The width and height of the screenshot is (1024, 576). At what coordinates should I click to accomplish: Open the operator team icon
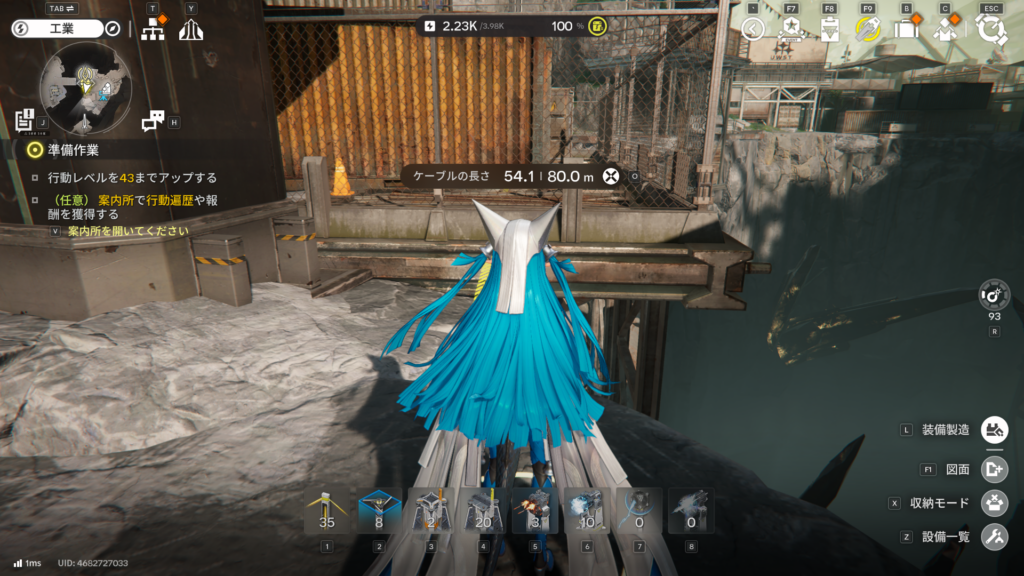click(x=944, y=29)
